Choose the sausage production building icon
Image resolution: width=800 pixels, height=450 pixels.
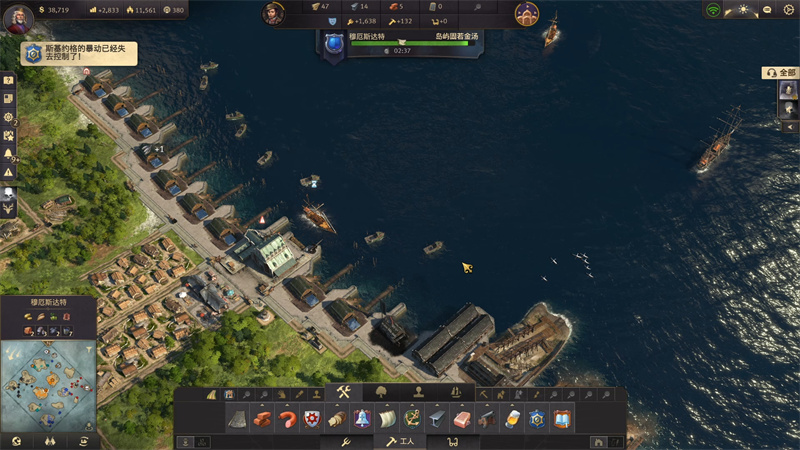[x=287, y=418]
